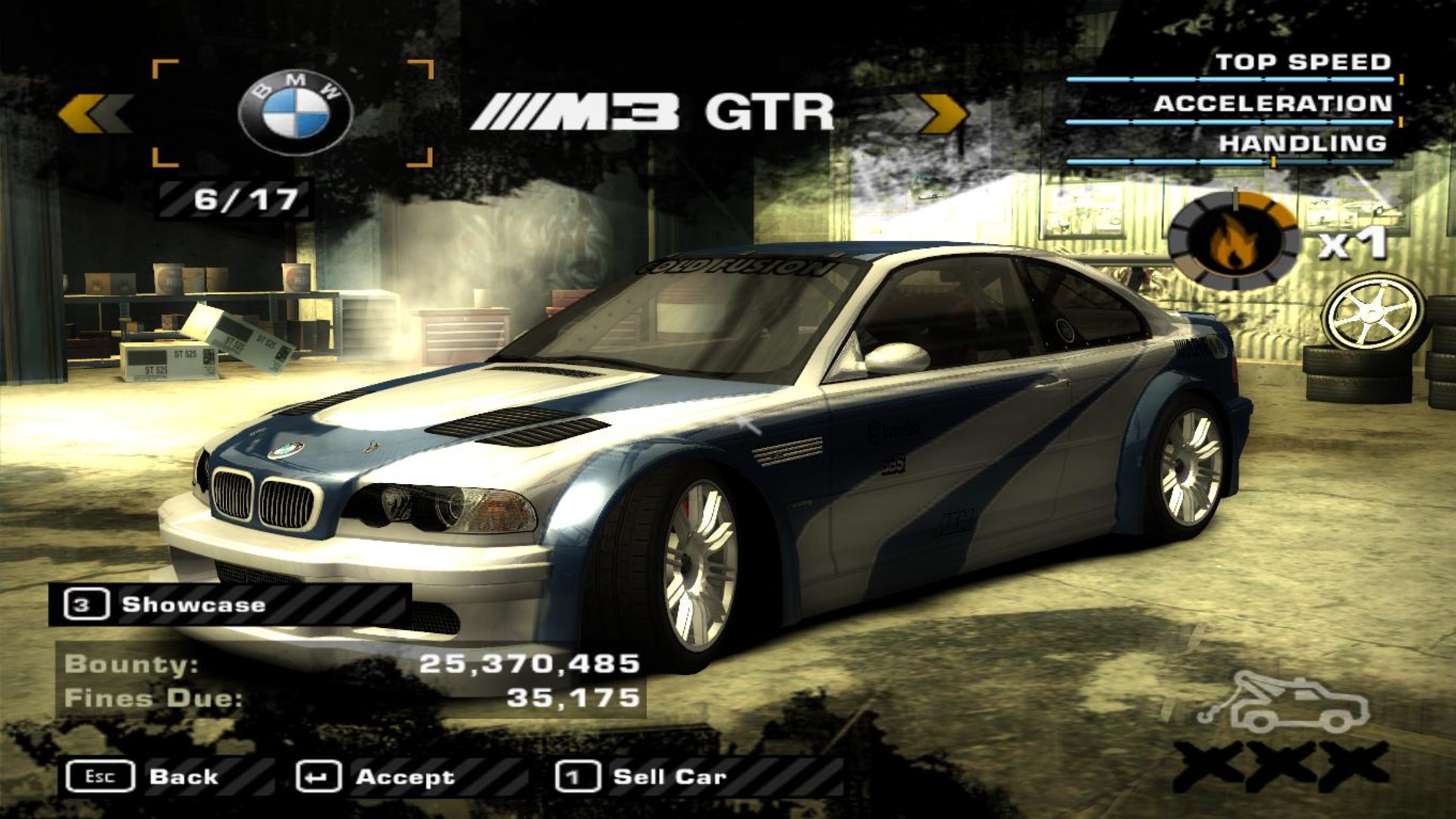The image size is (1456, 819).
Task: Choose Sell Car option
Action: (642, 777)
